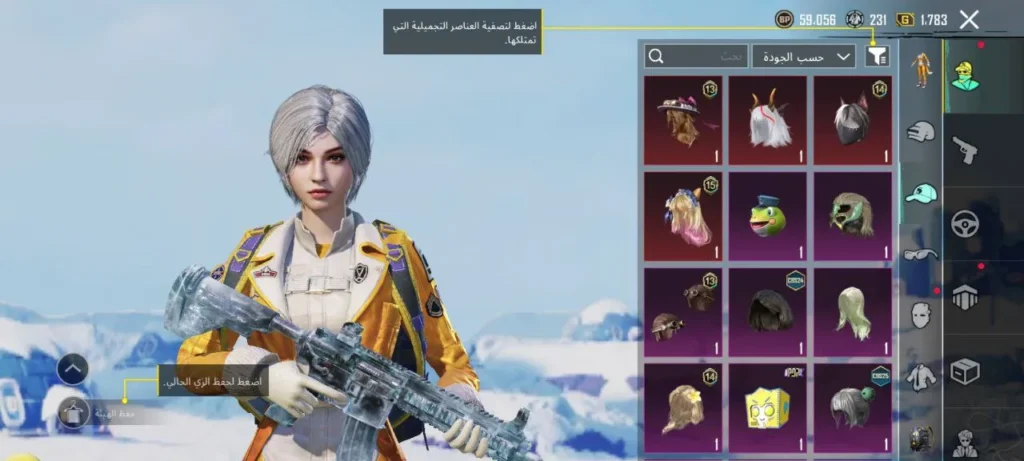This screenshot has height=461, width=1024.
Task: Choose the white hair with horns item
Action: [767, 121]
